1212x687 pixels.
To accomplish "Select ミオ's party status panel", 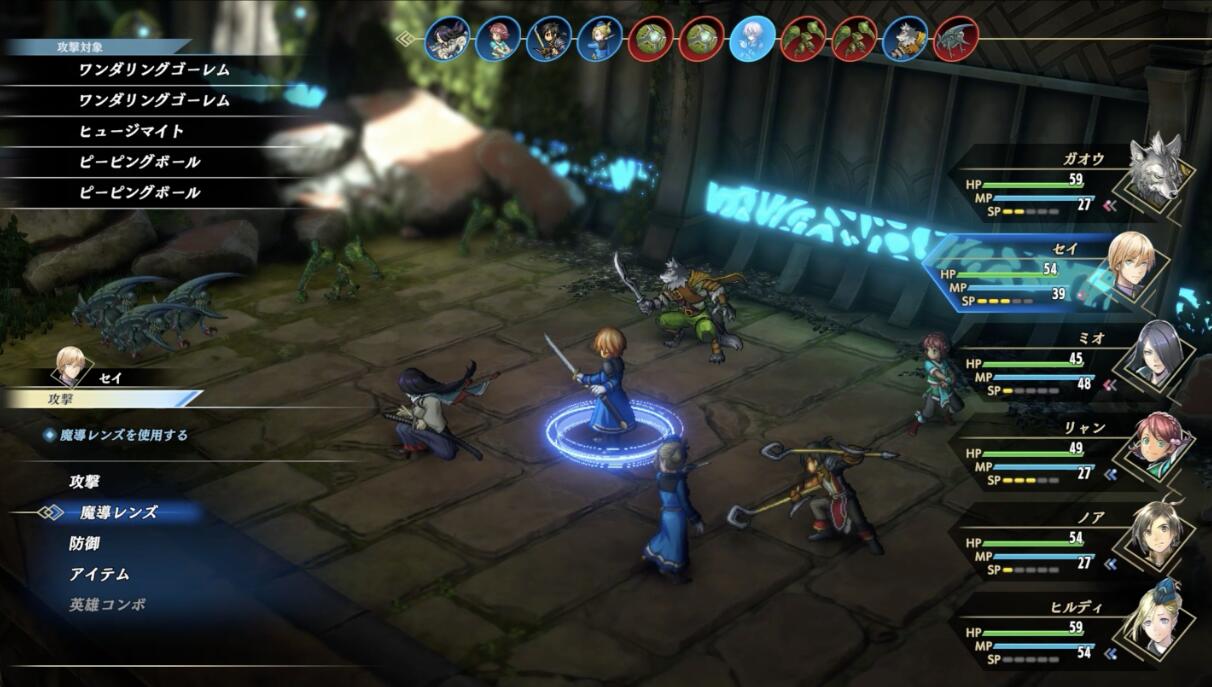I will coord(1070,362).
